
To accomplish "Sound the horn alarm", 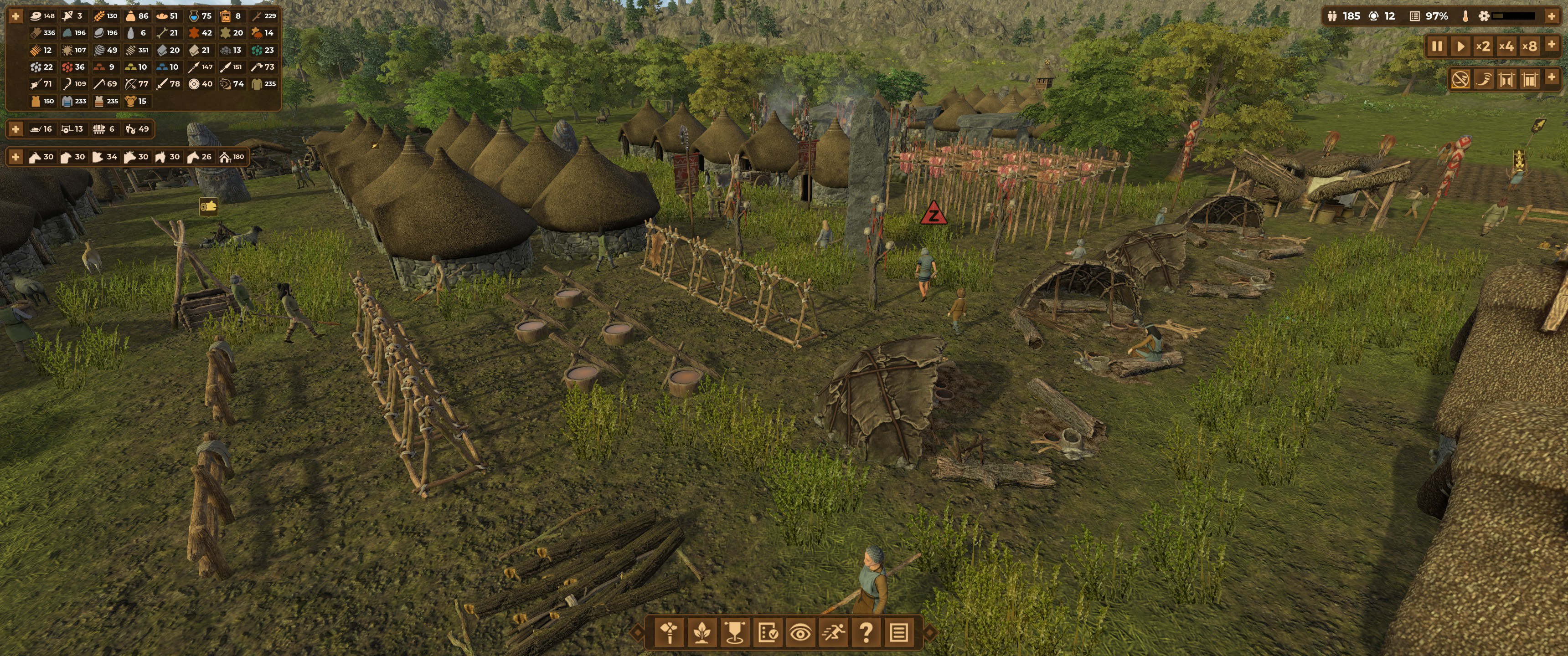I will tap(1483, 79).
